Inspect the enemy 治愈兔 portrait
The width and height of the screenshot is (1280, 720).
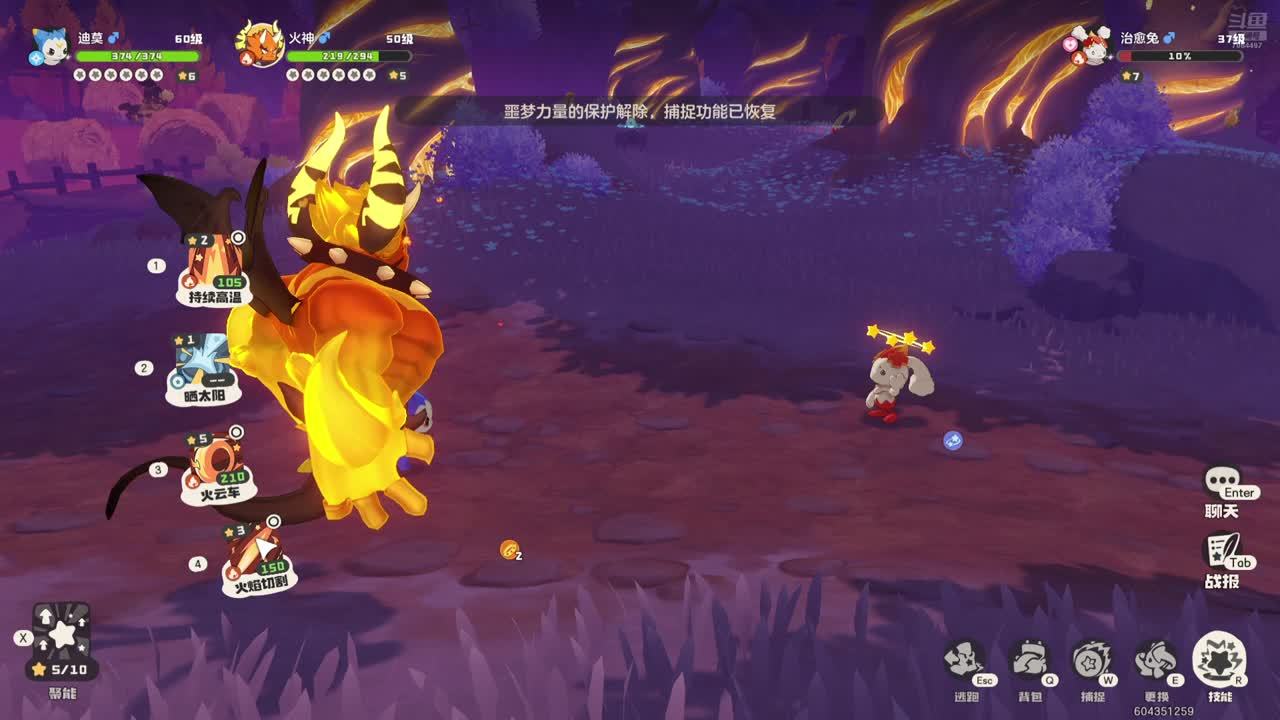[x=1090, y=46]
